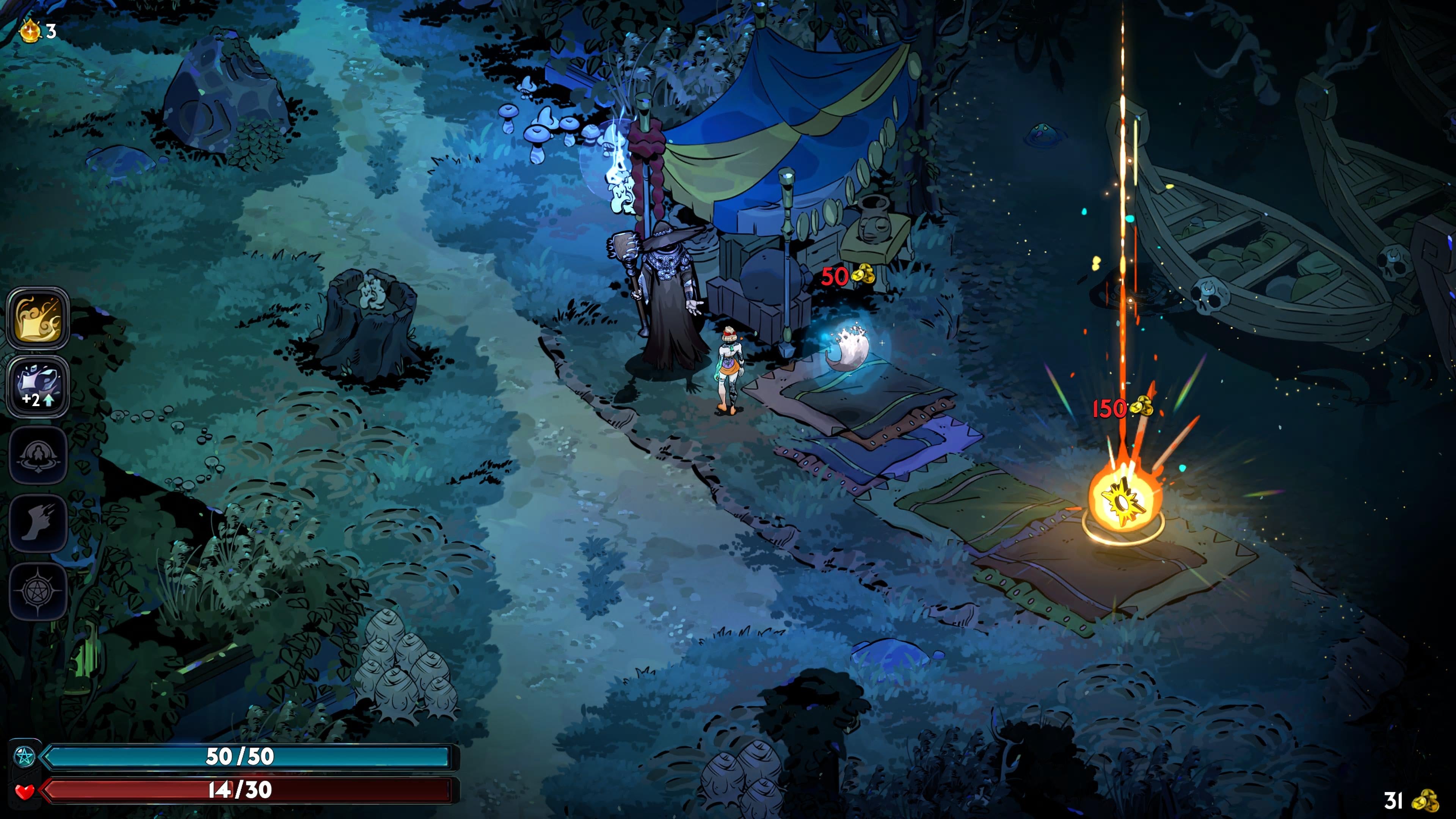Select the Special boon slot marked +2

coord(38,387)
